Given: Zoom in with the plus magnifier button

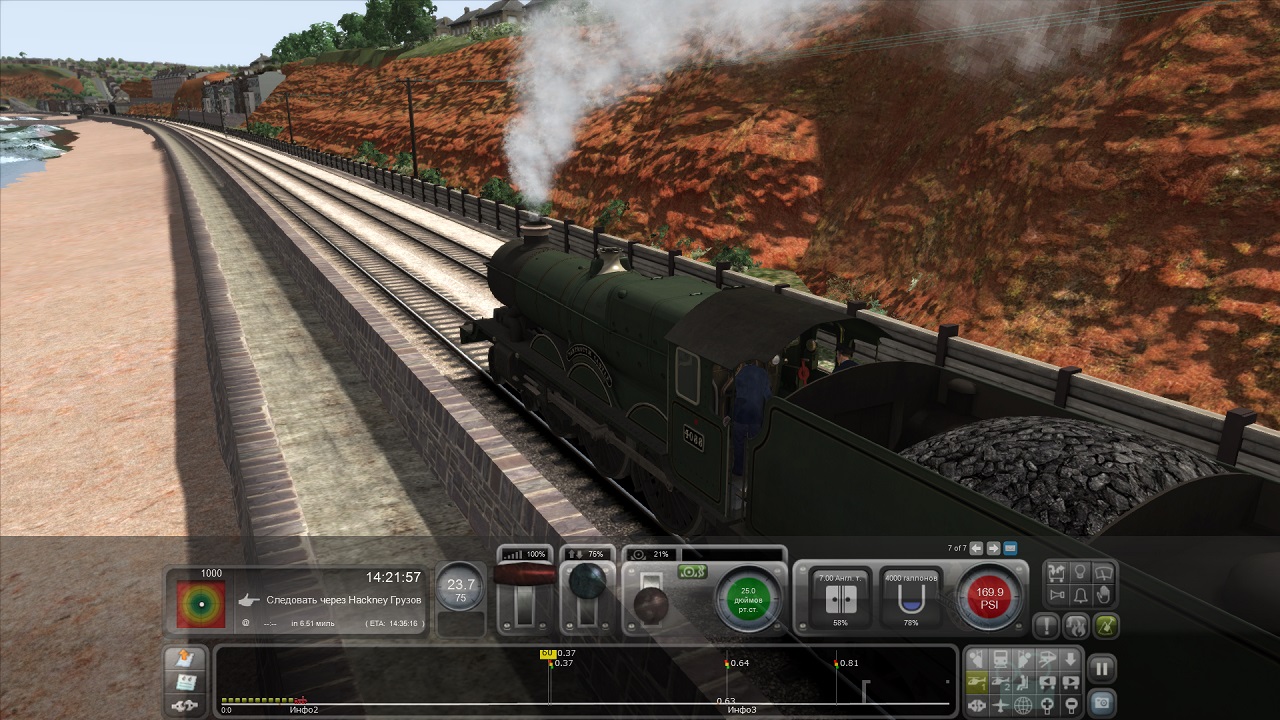Looking at the screenshot, I should click(x=1045, y=704).
